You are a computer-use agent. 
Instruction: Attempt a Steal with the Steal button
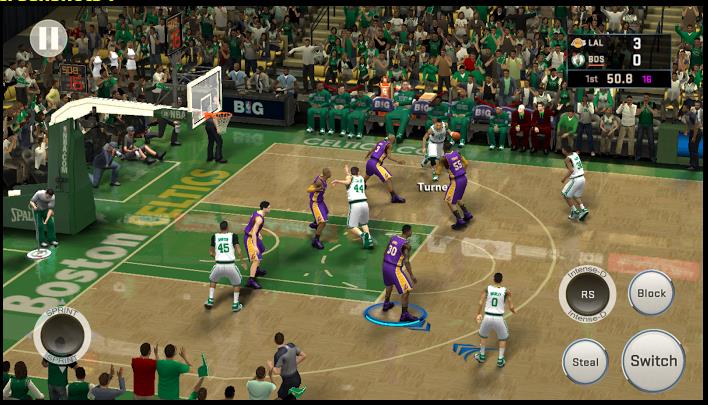click(585, 362)
